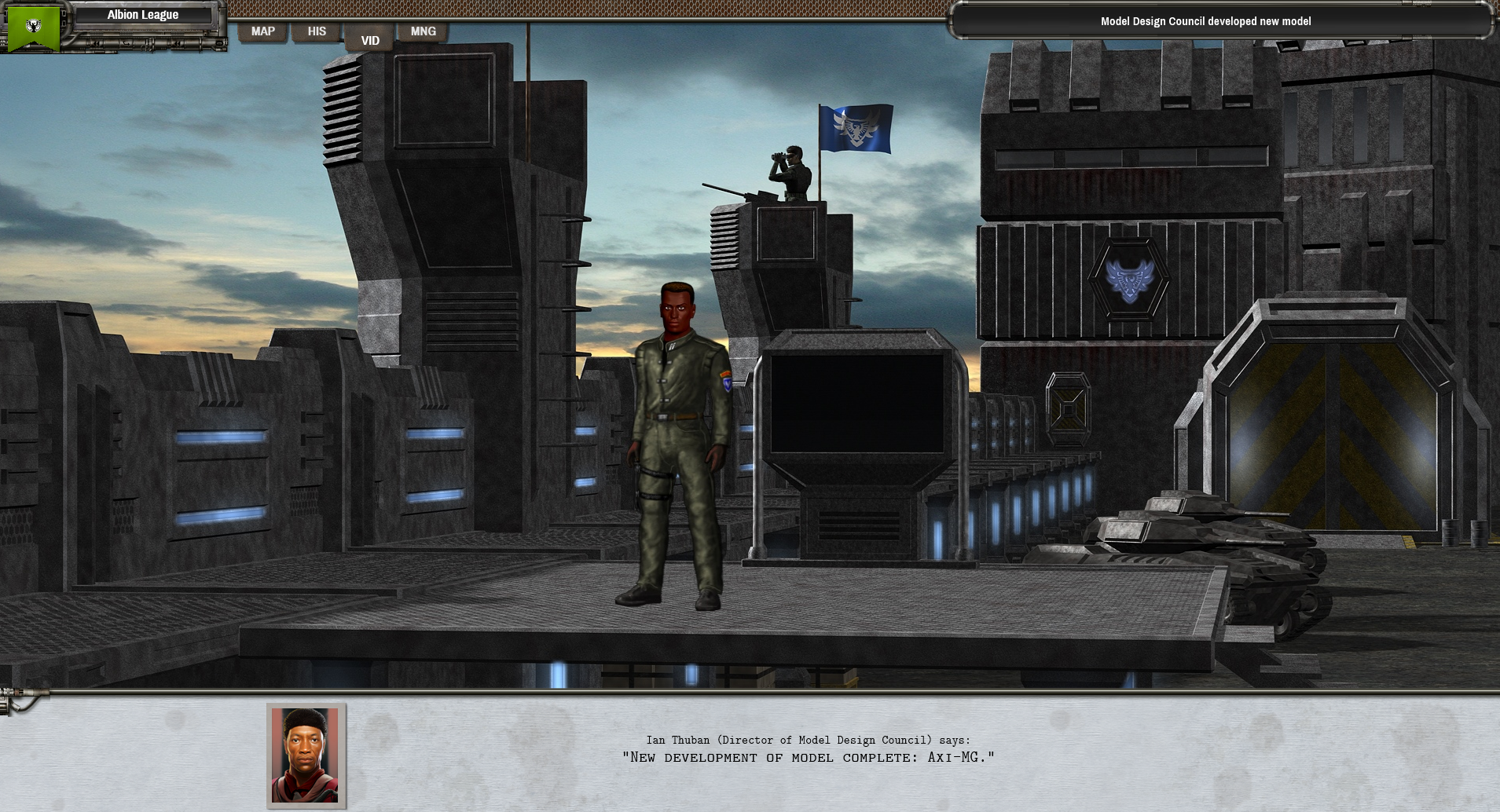The image size is (1500, 812).
Task: Click the Albion League faction emblem
Action: [33, 26]
